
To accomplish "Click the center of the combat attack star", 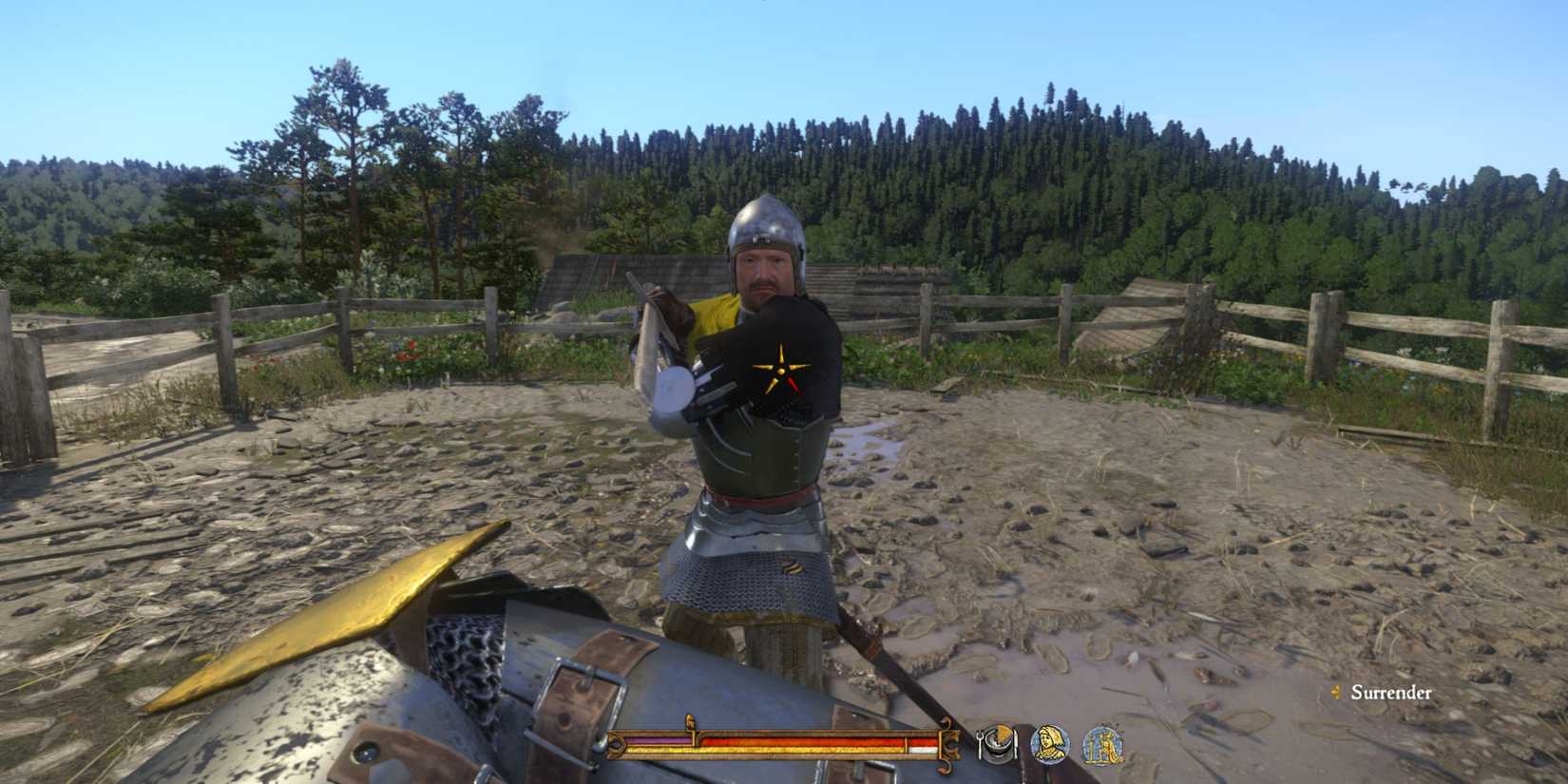I will pos(780,370).
